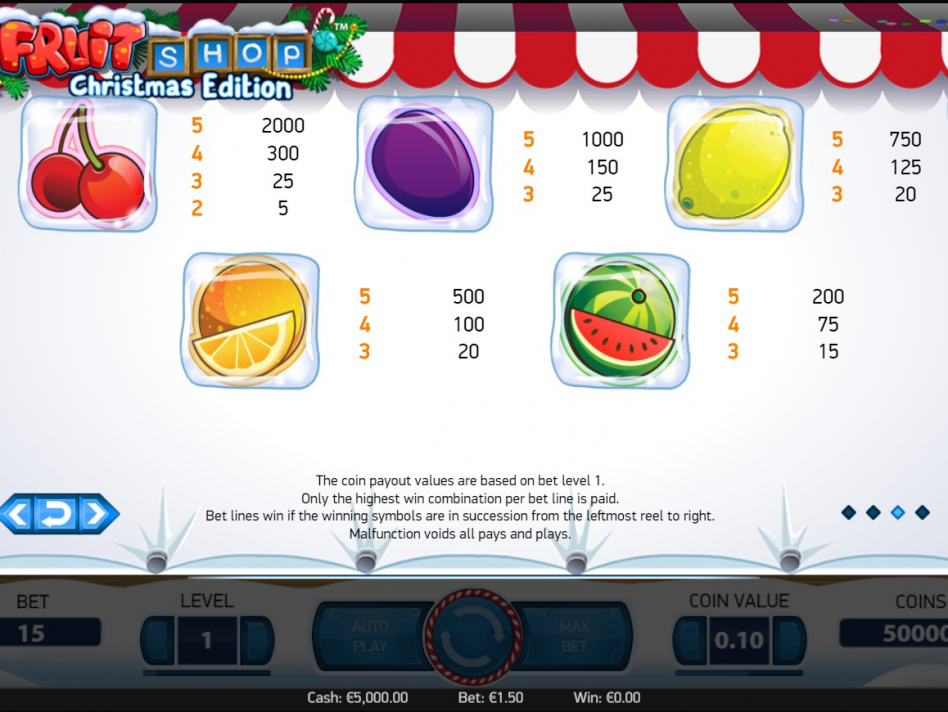The image size is (948, 712).
Task: Go to the previous paytable page
Action: (17, 514)
